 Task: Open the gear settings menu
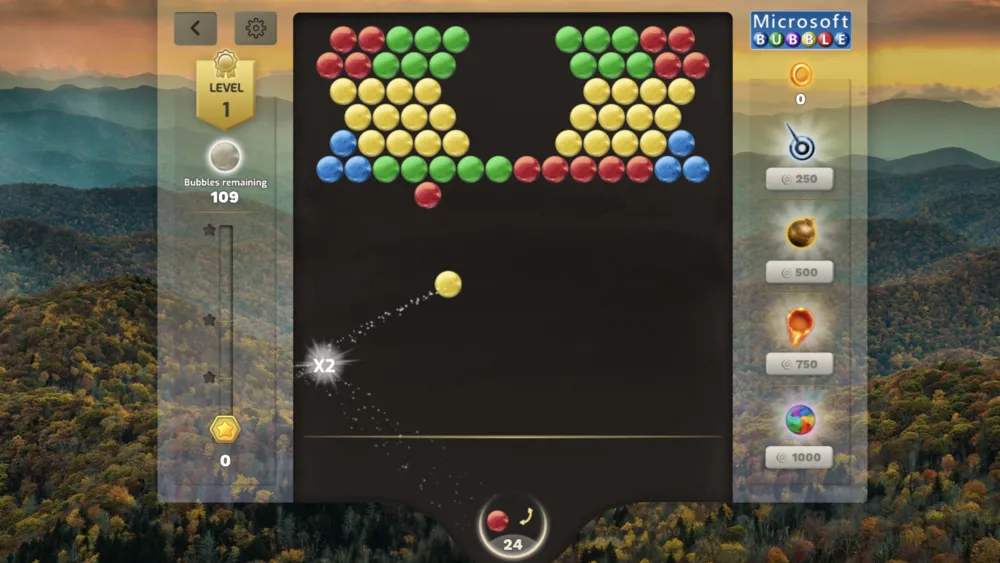pos(256,29)
